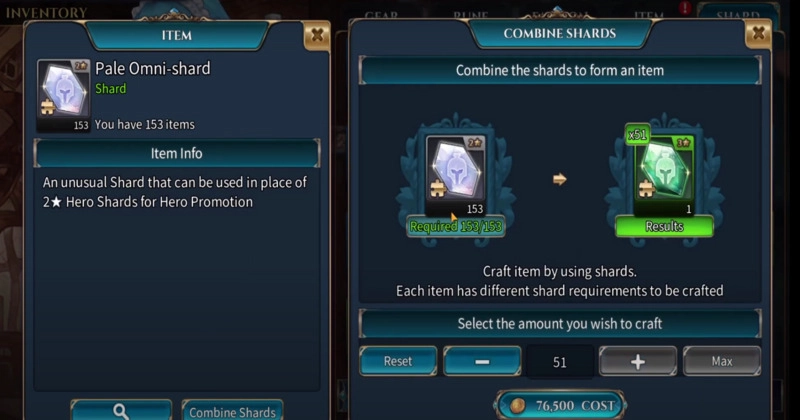
Task: Click the magnifying glass search button
Action: [121, 410]
